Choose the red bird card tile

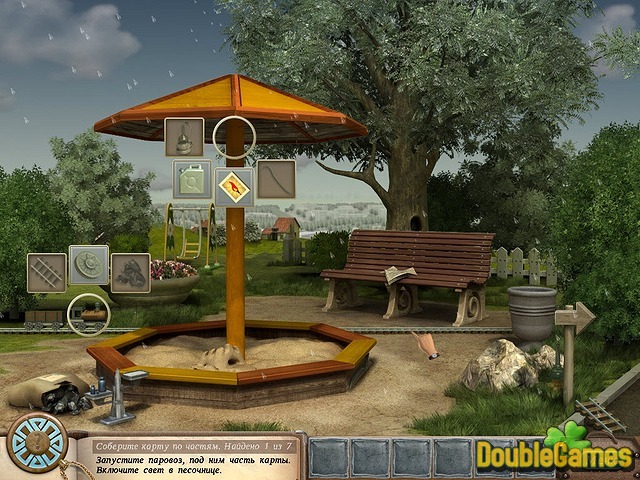coord(234,181)
